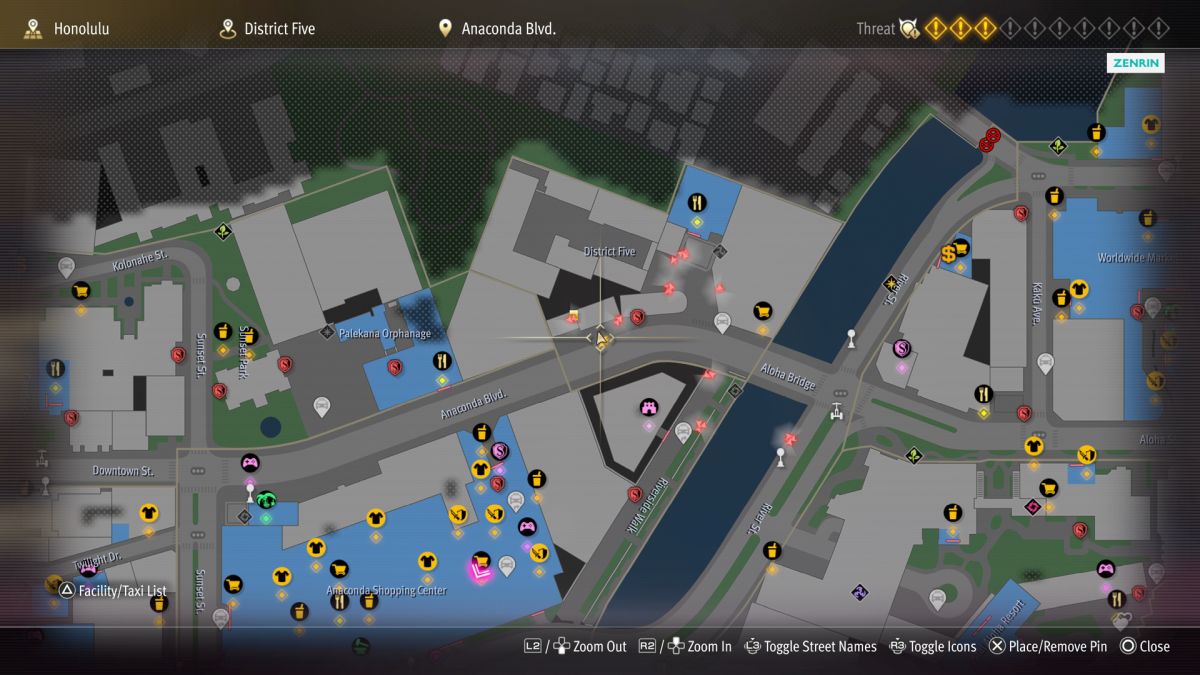The width and height of the screenshot is (1200, 675).
Task: Toggle Icons display on the map
Action: (x=932, y=646)
